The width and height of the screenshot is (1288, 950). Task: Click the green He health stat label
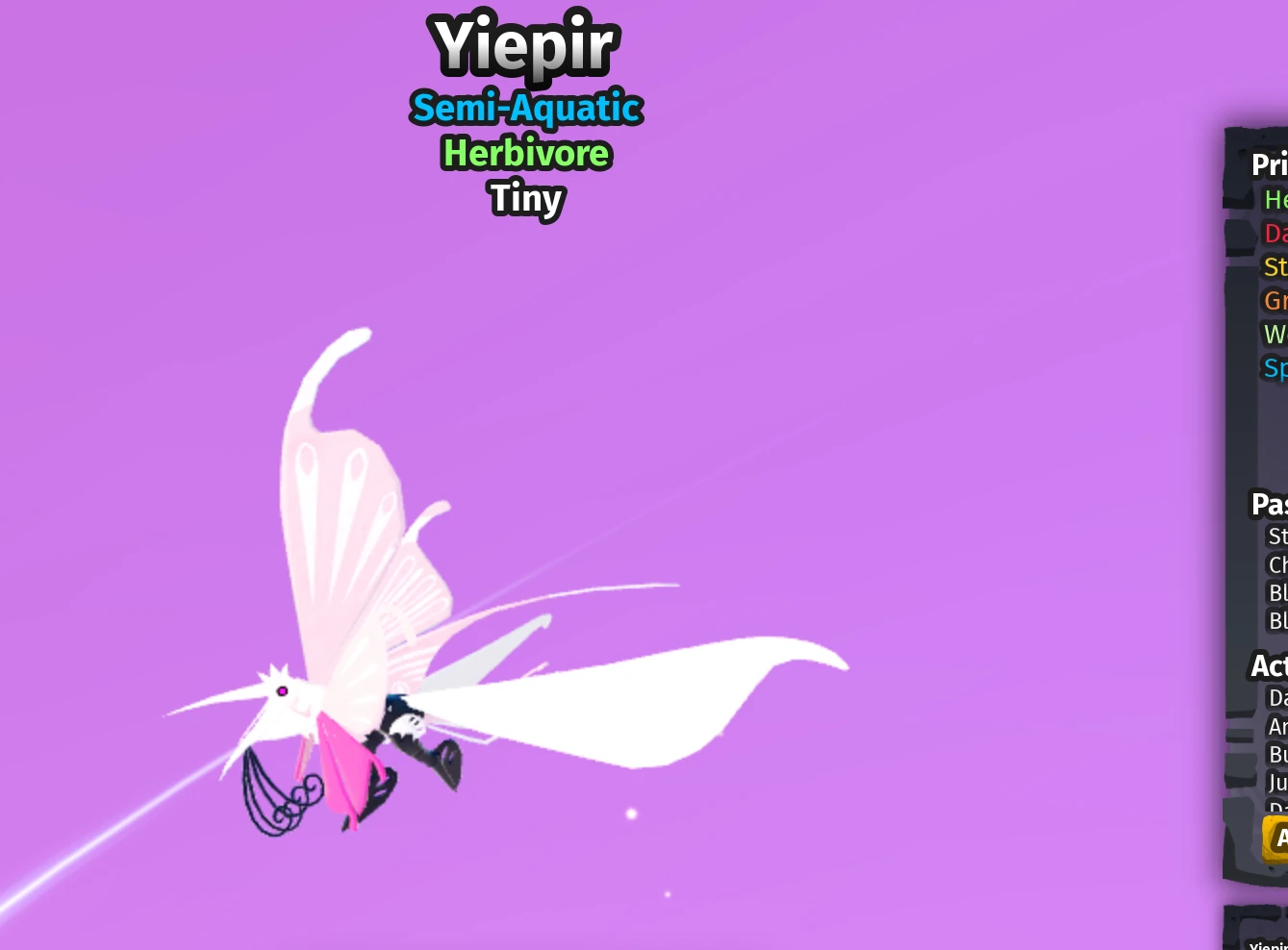pyautogui.click(x=1275, y=200)
